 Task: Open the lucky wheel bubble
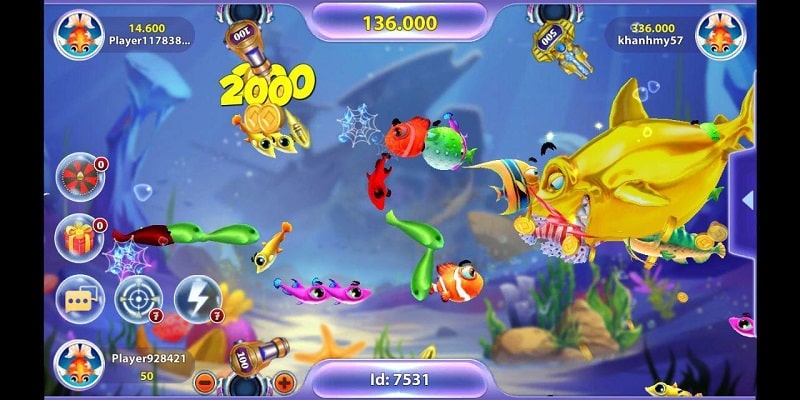click(x=80, y=178)
